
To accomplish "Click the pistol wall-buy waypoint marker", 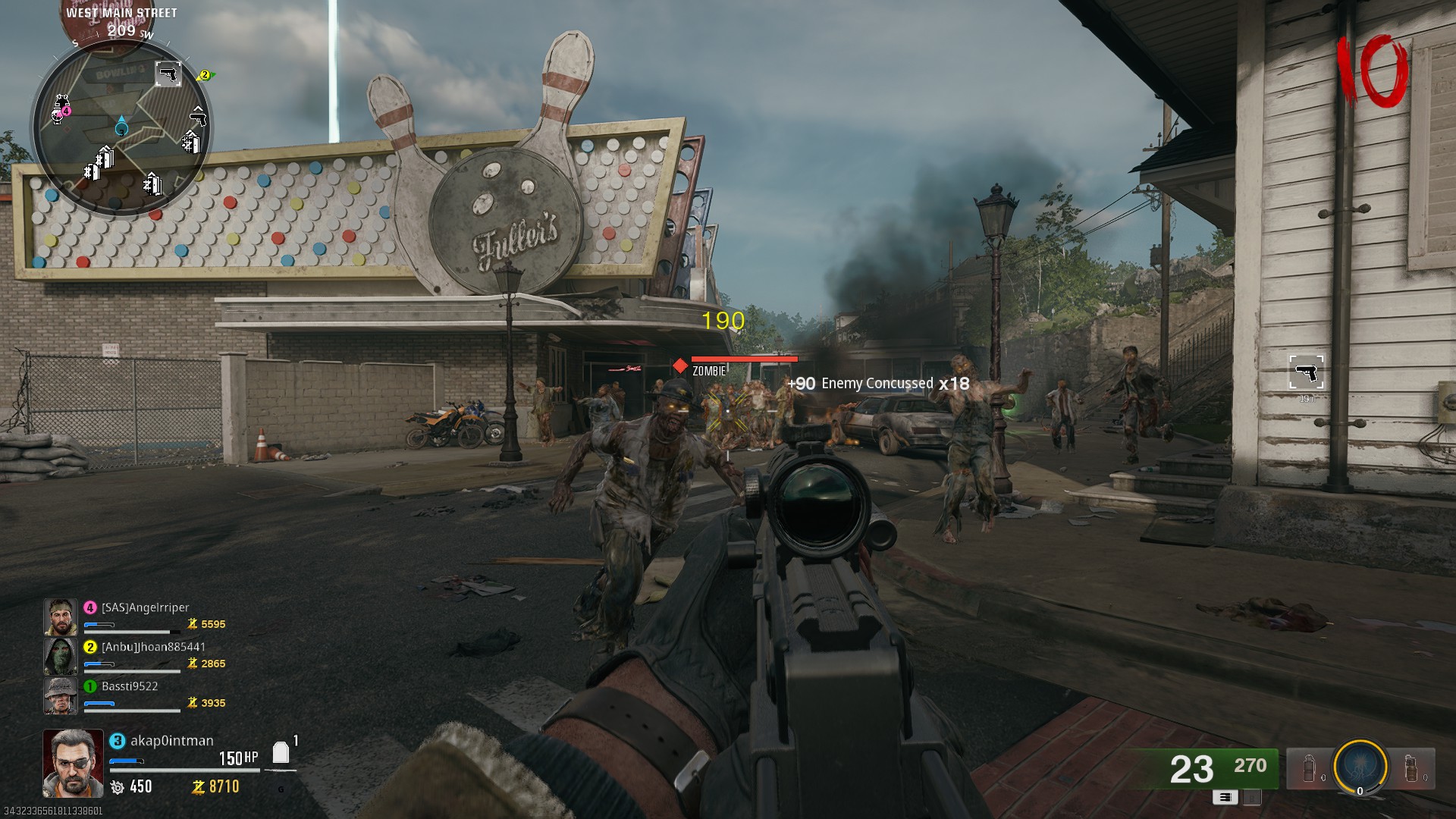I will point(1306,372).
